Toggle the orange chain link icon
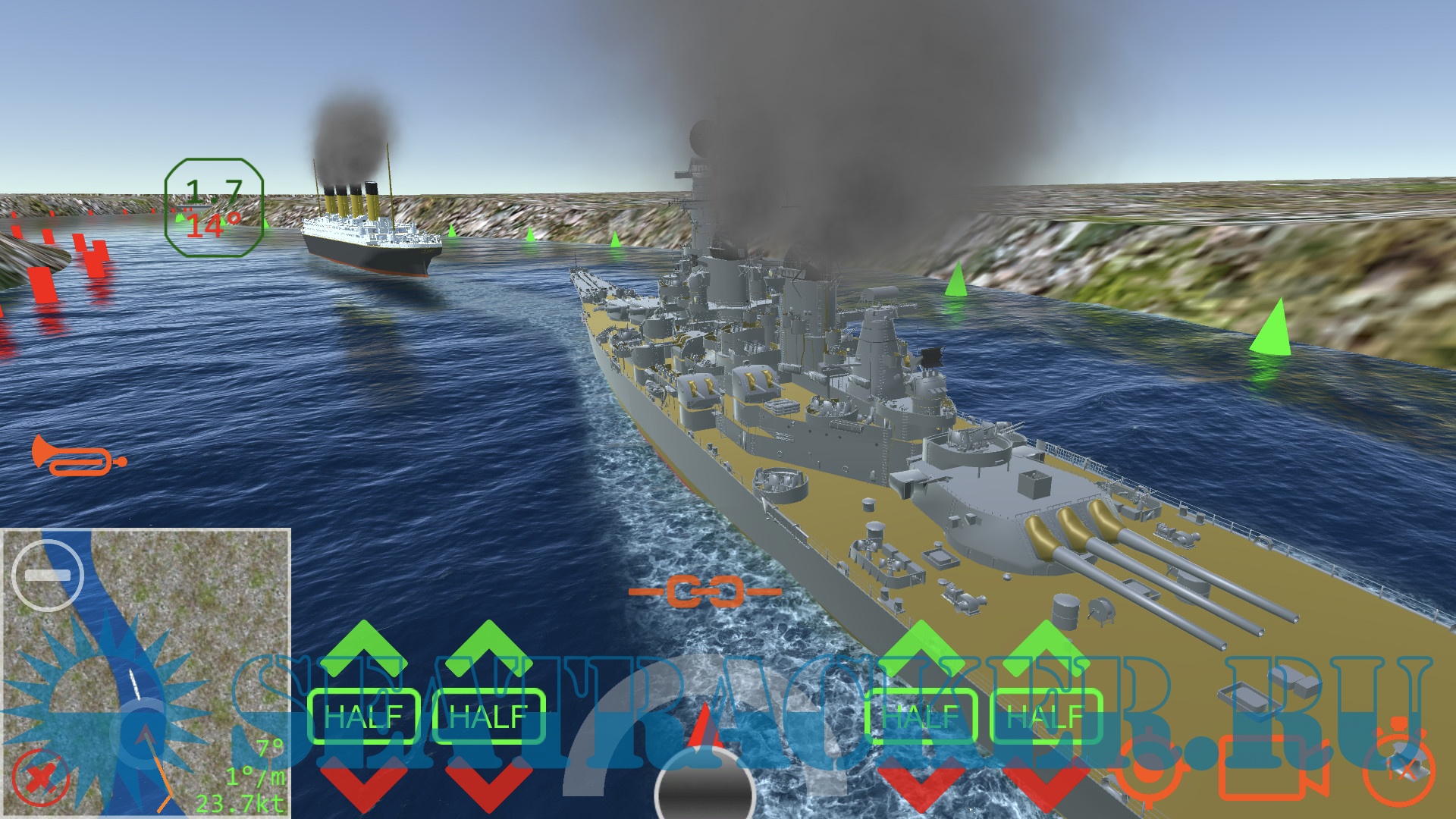This screenshot has height=819, width=1456. pos(705,591)
